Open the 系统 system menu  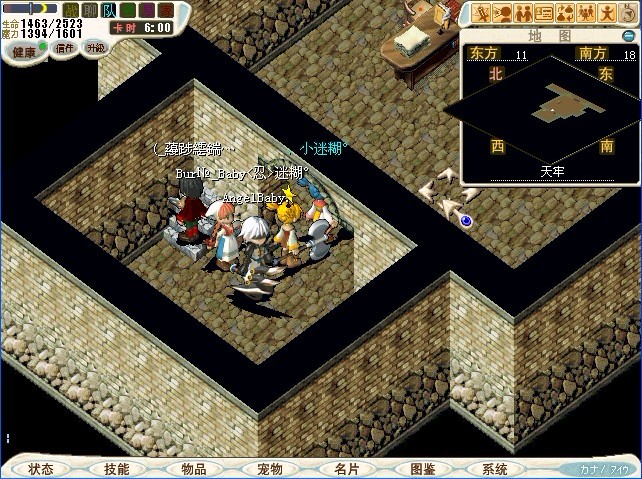(x=494, y=468)
